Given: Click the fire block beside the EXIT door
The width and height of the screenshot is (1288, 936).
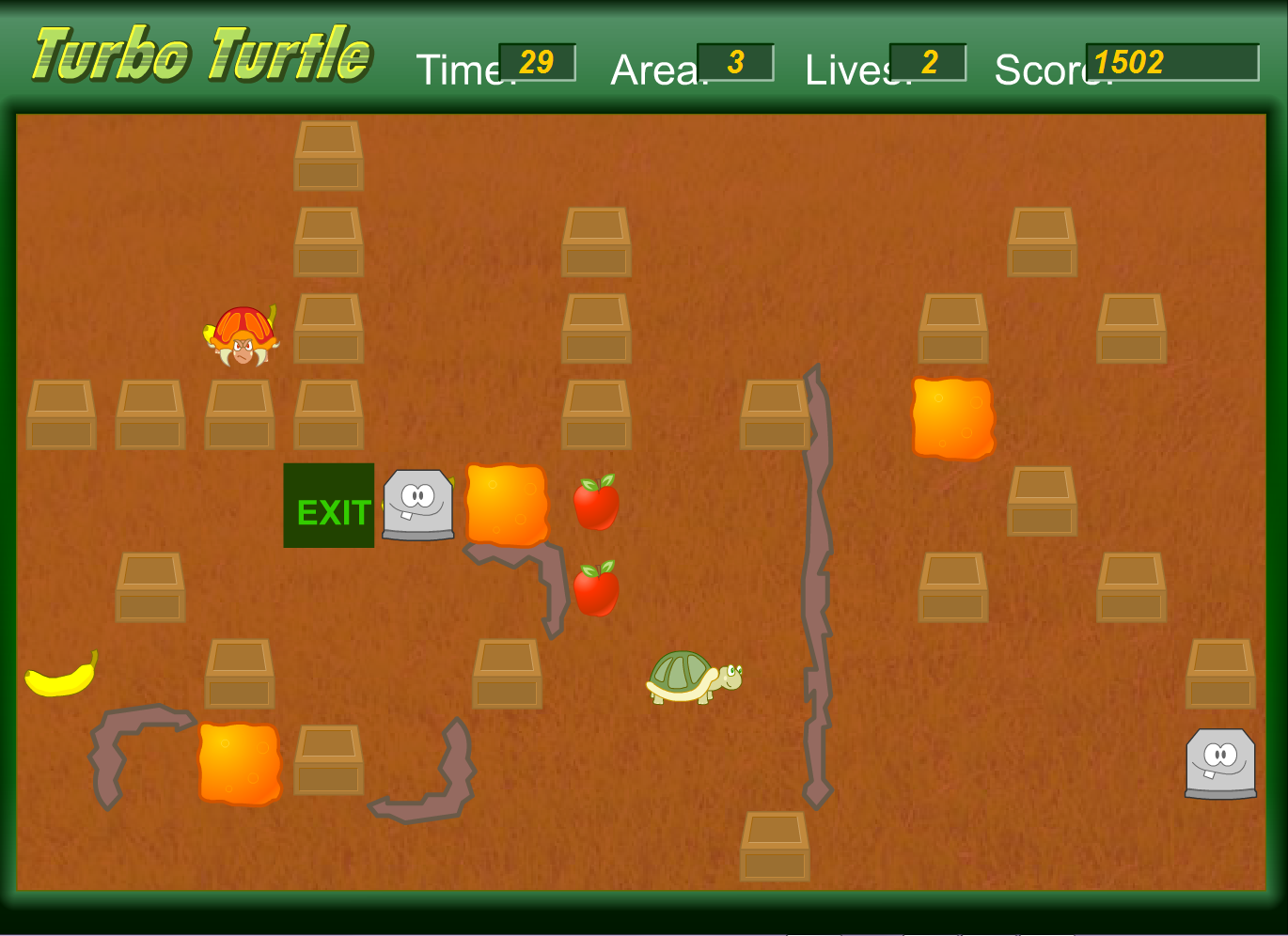Looking at the screenshot, I should 507,504.
